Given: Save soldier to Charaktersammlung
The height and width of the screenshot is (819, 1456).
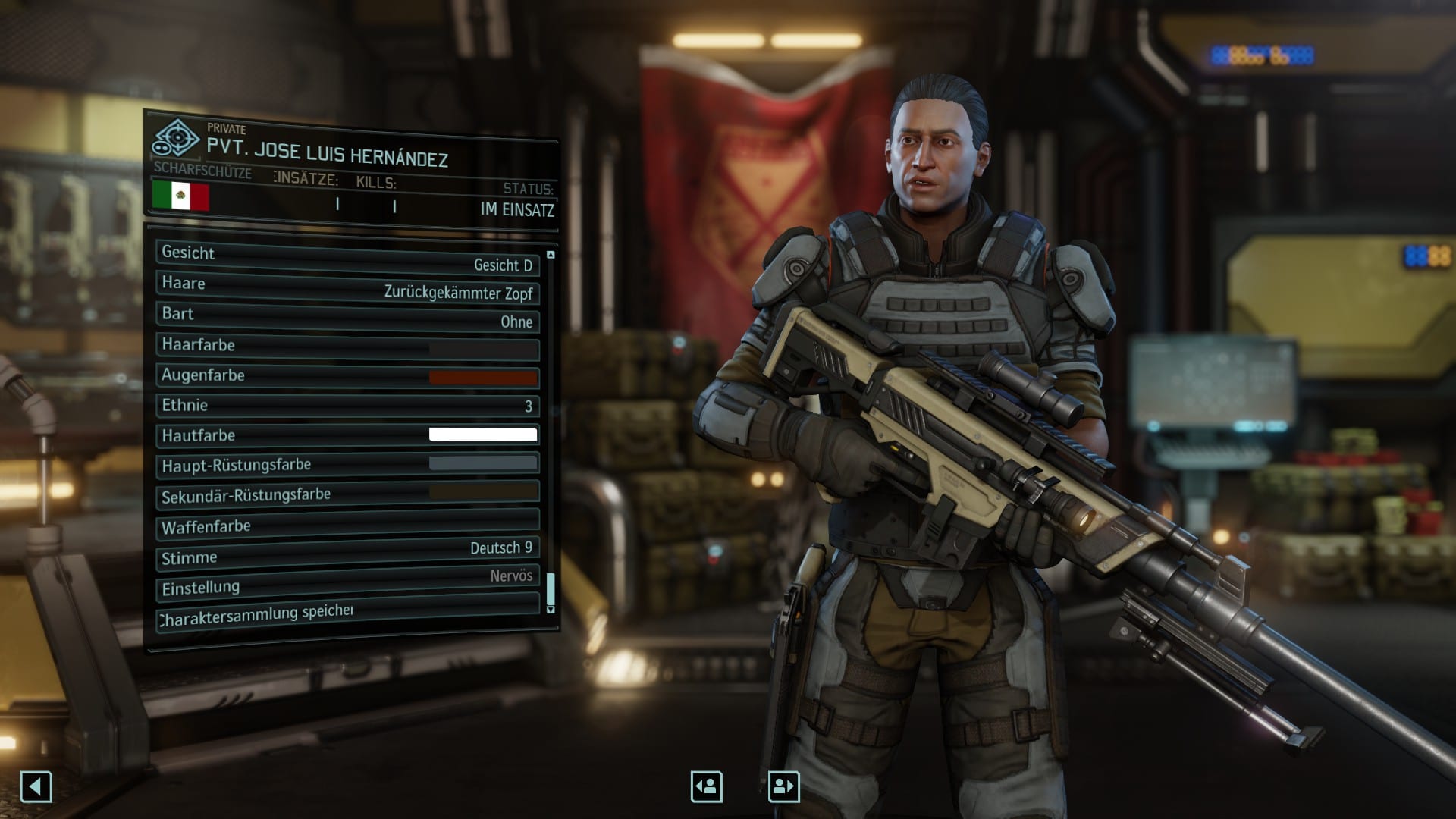Looking at the screenshot, I should [x=347, y=612].
